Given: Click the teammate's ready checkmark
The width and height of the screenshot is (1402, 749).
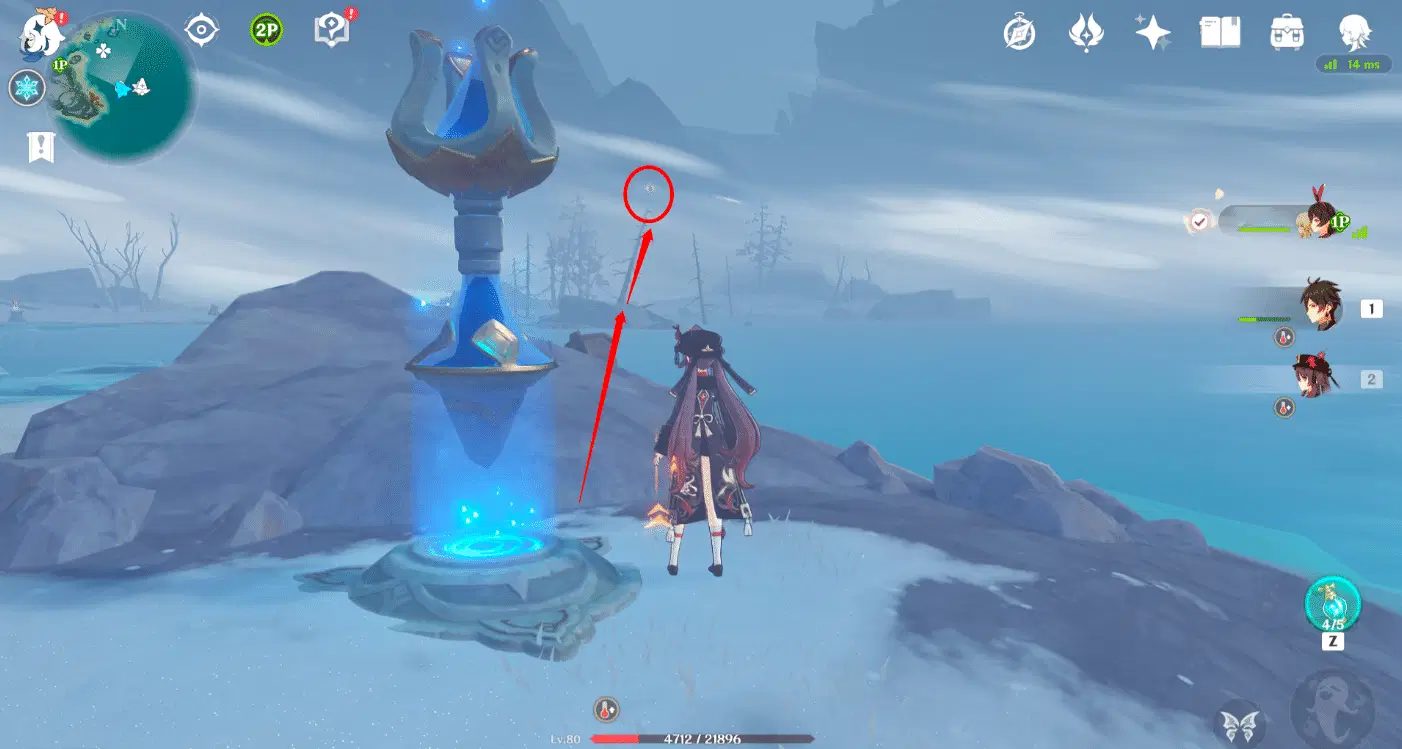Looking at the screenshot, I should coord(1197,223).
